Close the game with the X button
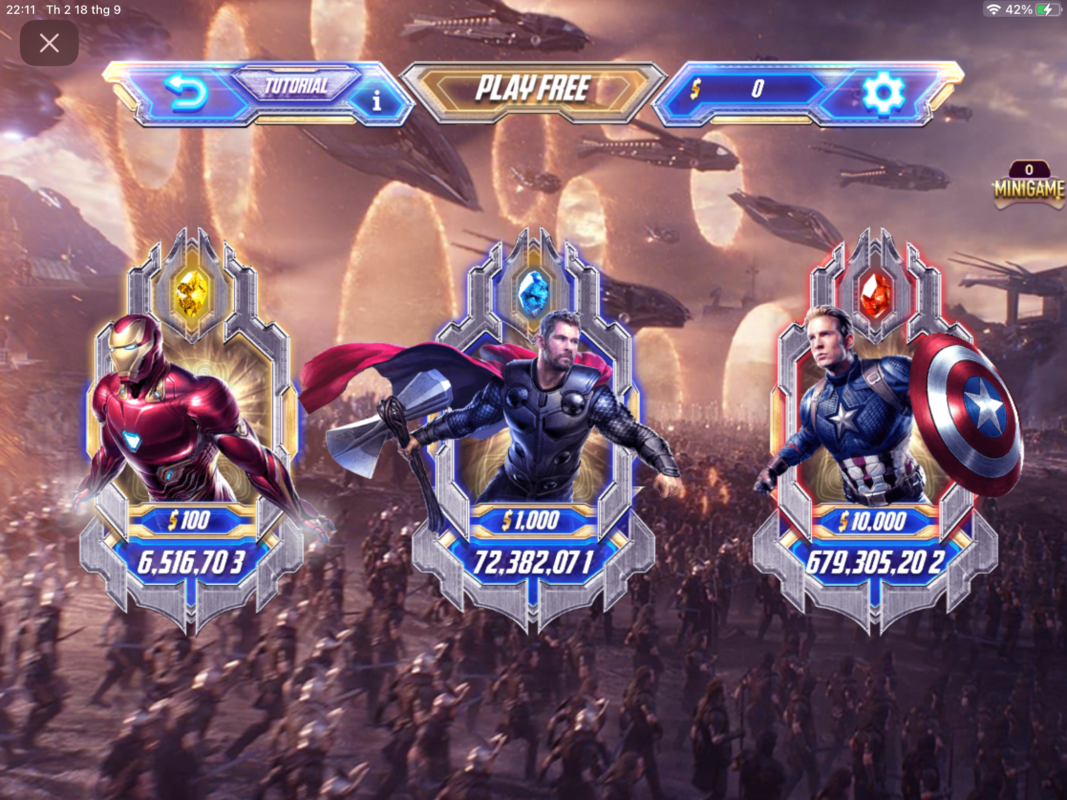This screenshot has width=1067, height=800. [49, 43]
